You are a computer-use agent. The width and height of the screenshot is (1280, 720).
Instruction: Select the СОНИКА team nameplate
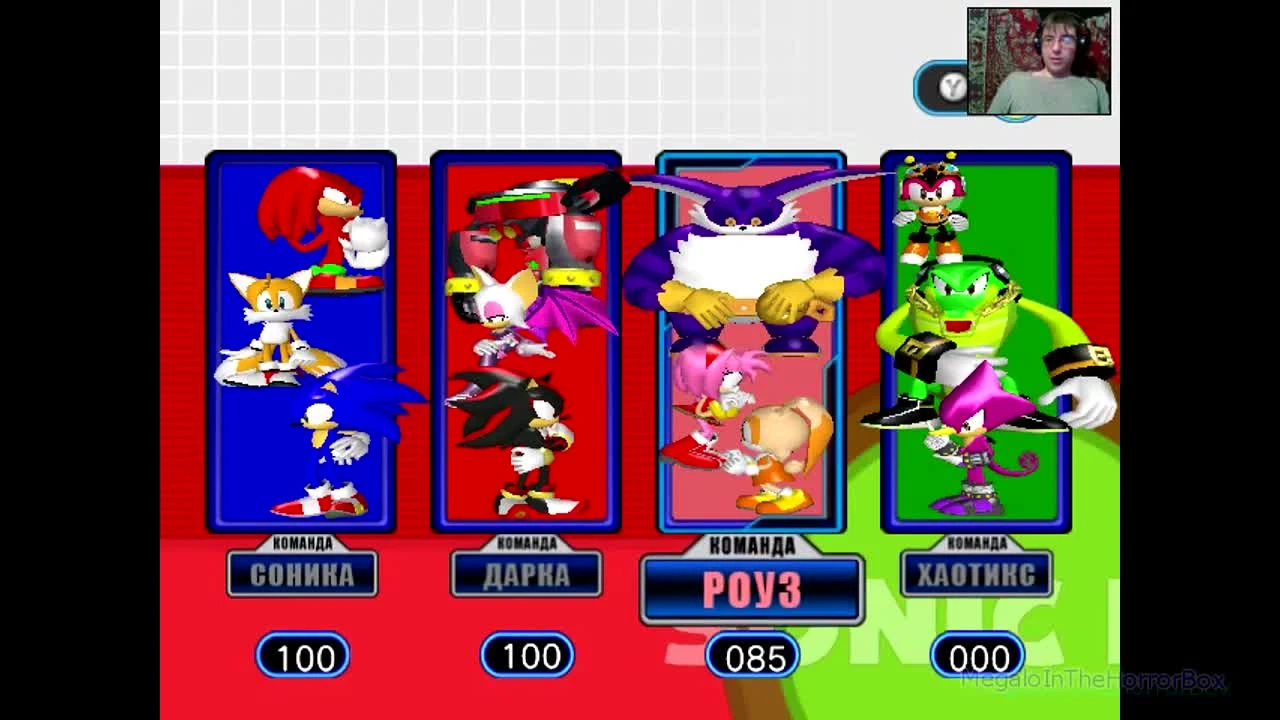(301, 574)
